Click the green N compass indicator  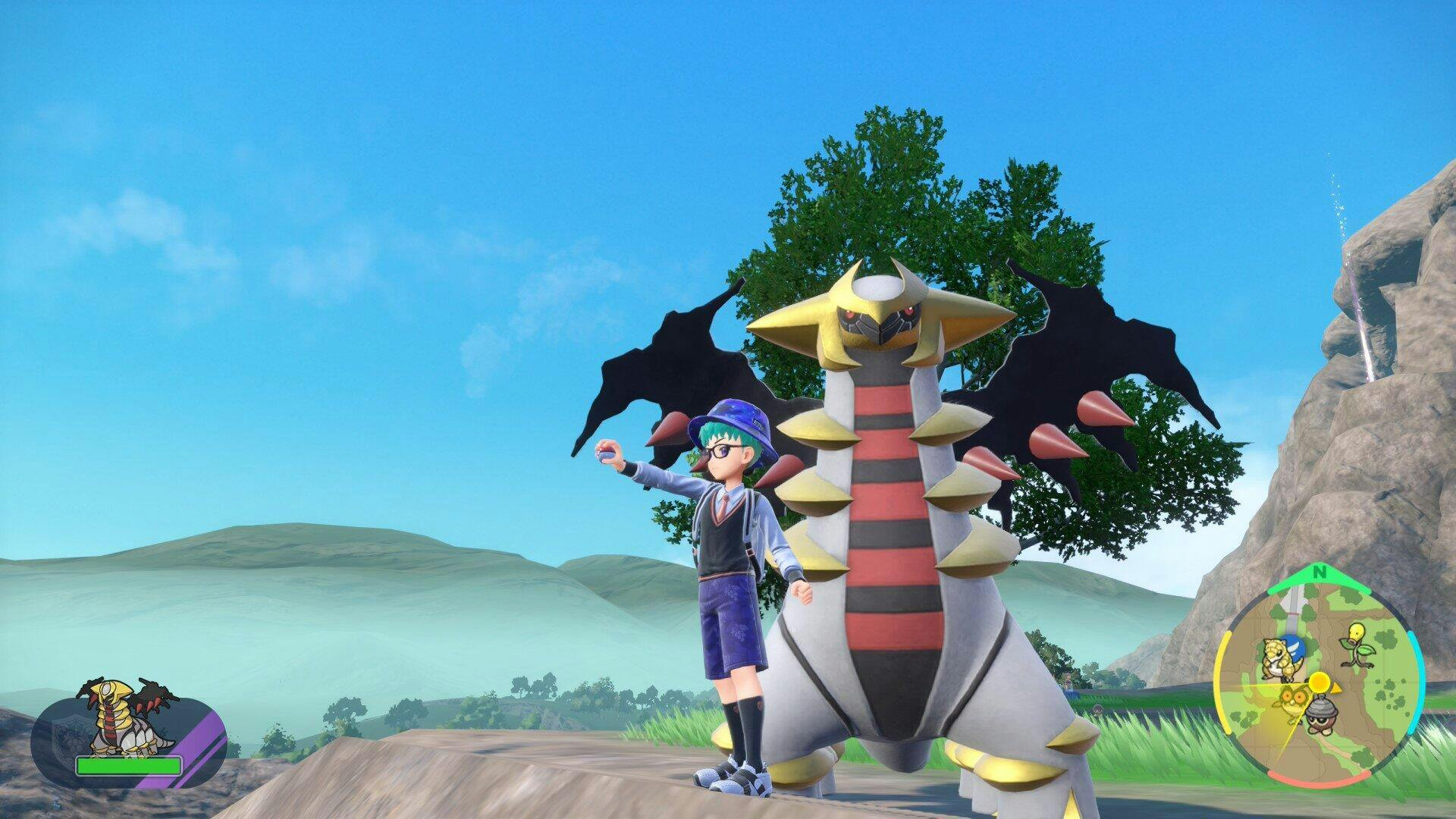(x=1320, y=573)
